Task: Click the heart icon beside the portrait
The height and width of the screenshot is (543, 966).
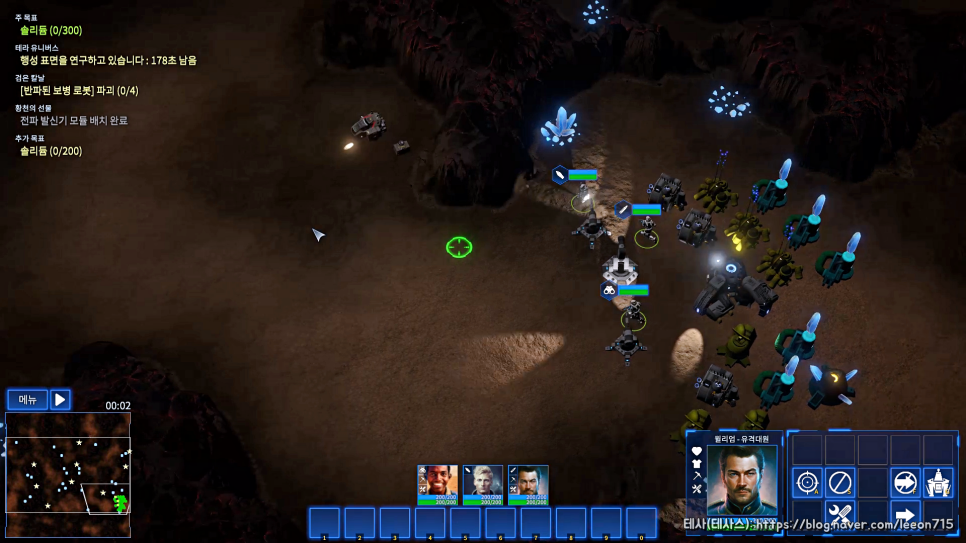Action: (x=697, y=451)
